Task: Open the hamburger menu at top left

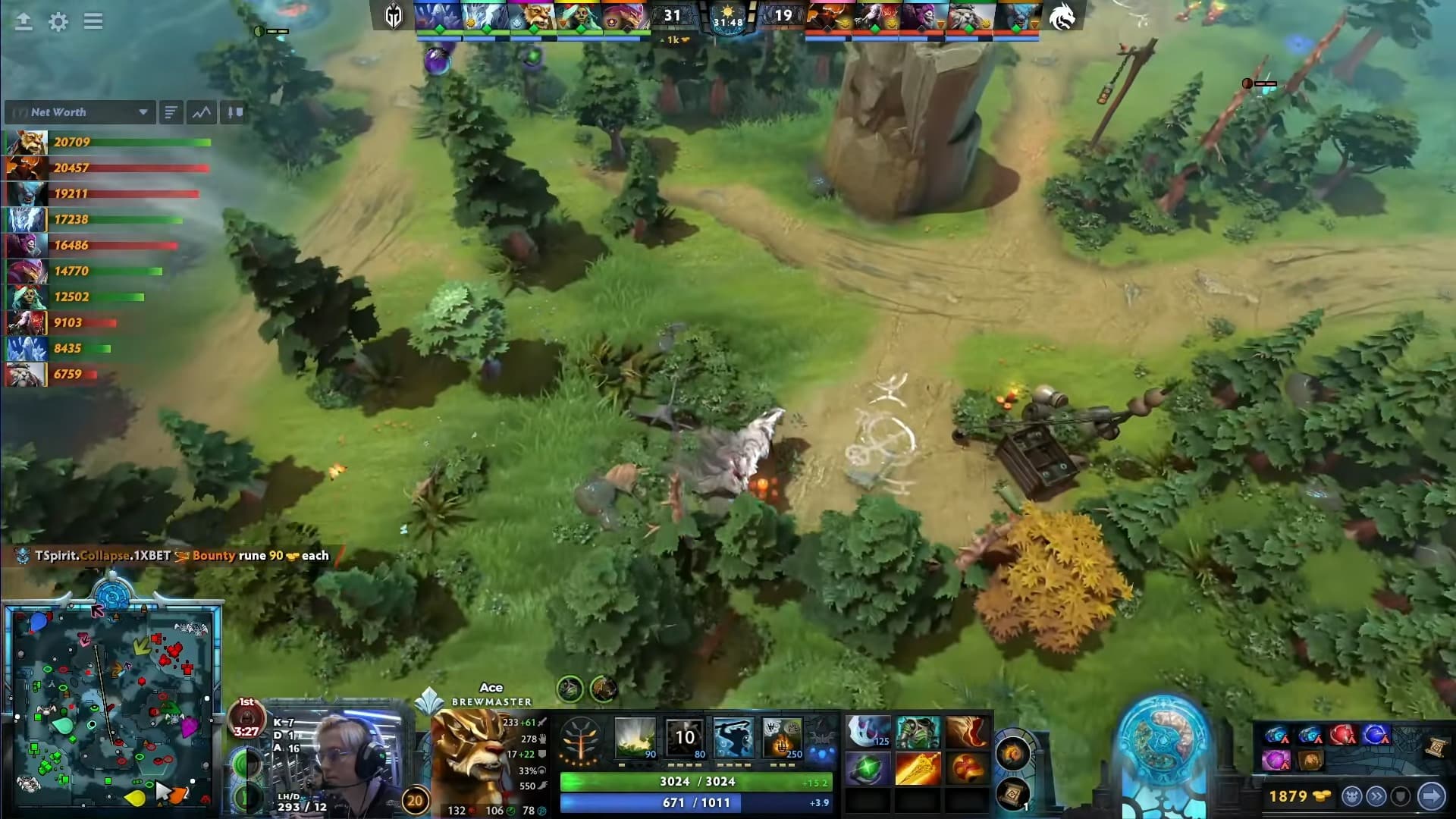Action: [93, 22]
